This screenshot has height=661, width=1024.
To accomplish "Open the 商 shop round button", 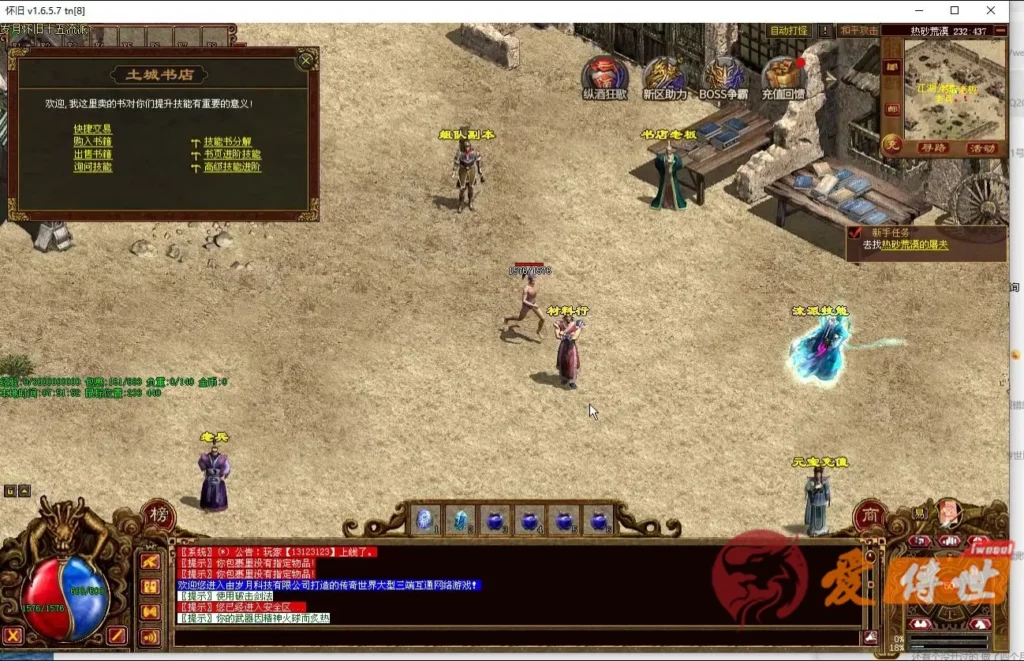I will pos(870,516).
